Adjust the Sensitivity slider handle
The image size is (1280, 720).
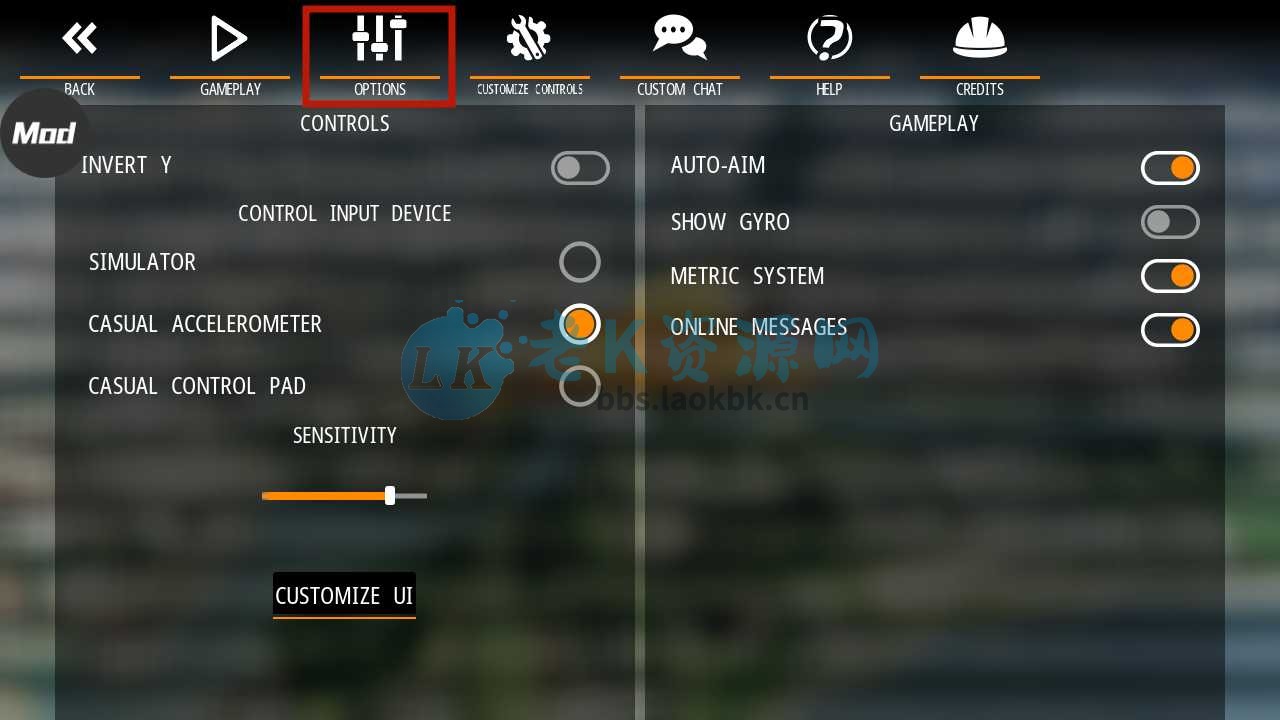(x=389, y=495)
